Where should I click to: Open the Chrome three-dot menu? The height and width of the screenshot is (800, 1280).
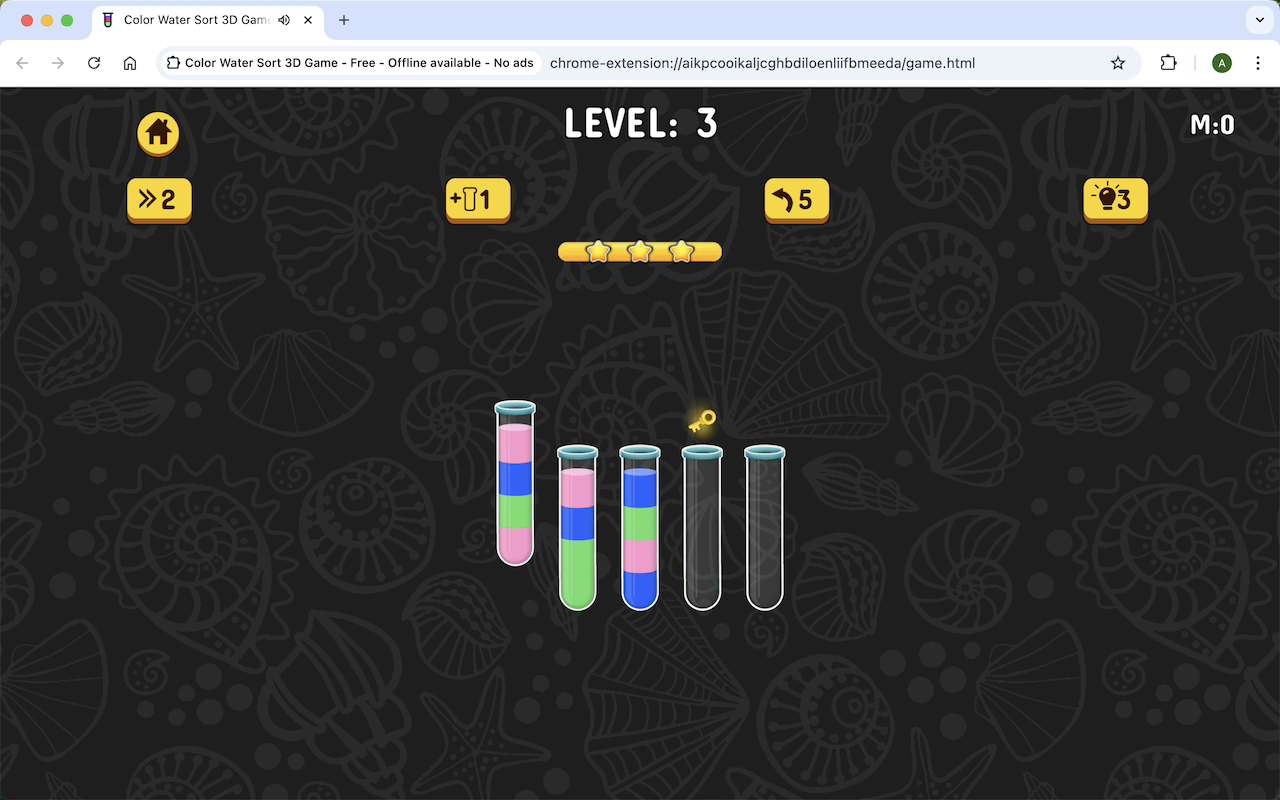(x=1258, y=62)
